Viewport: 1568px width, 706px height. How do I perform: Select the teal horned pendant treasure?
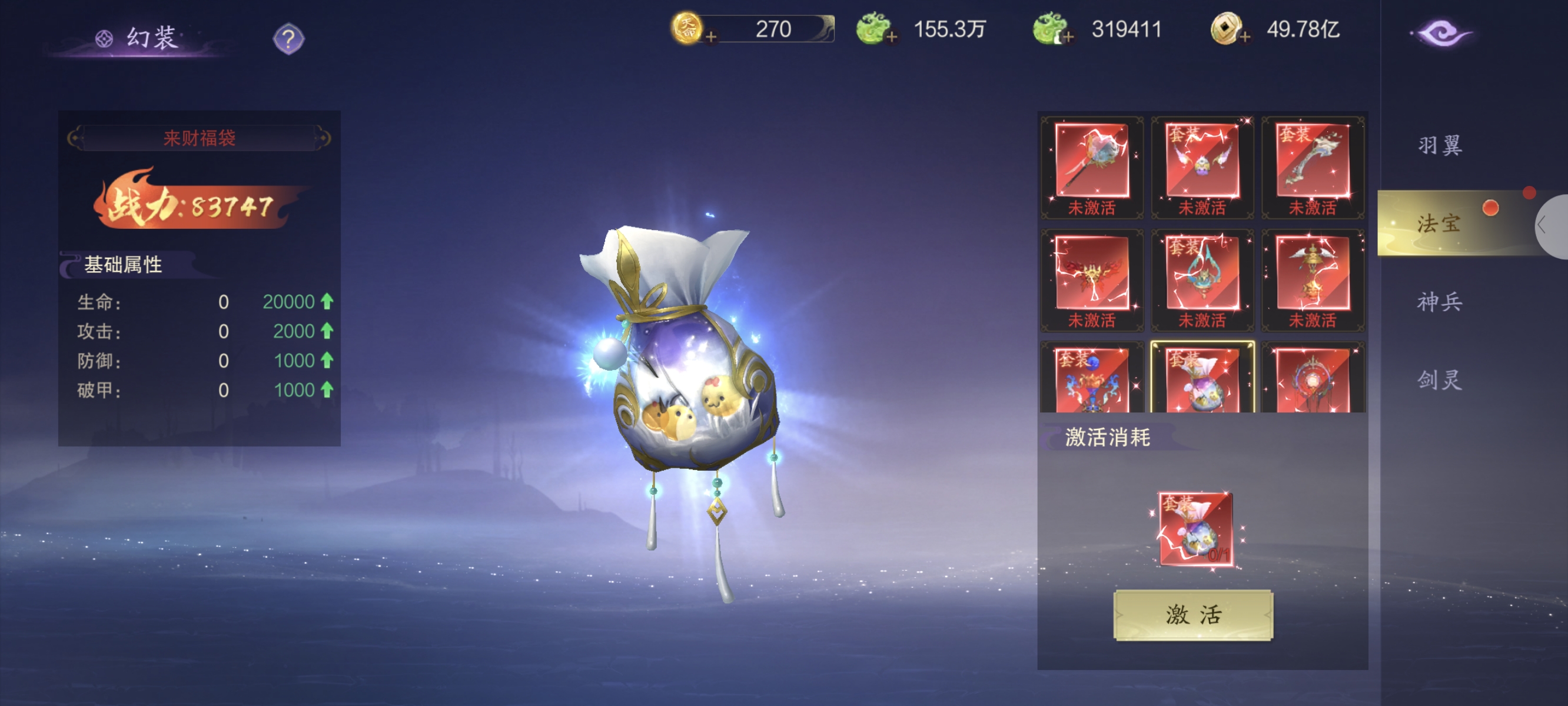point(1202,274)
